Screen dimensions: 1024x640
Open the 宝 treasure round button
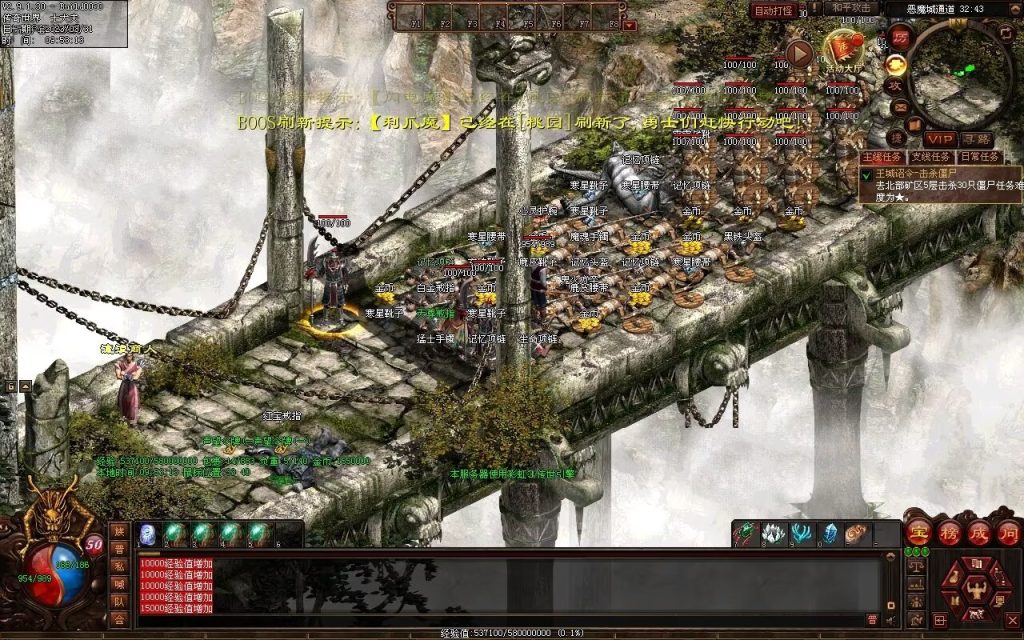[x=918, y=531]
